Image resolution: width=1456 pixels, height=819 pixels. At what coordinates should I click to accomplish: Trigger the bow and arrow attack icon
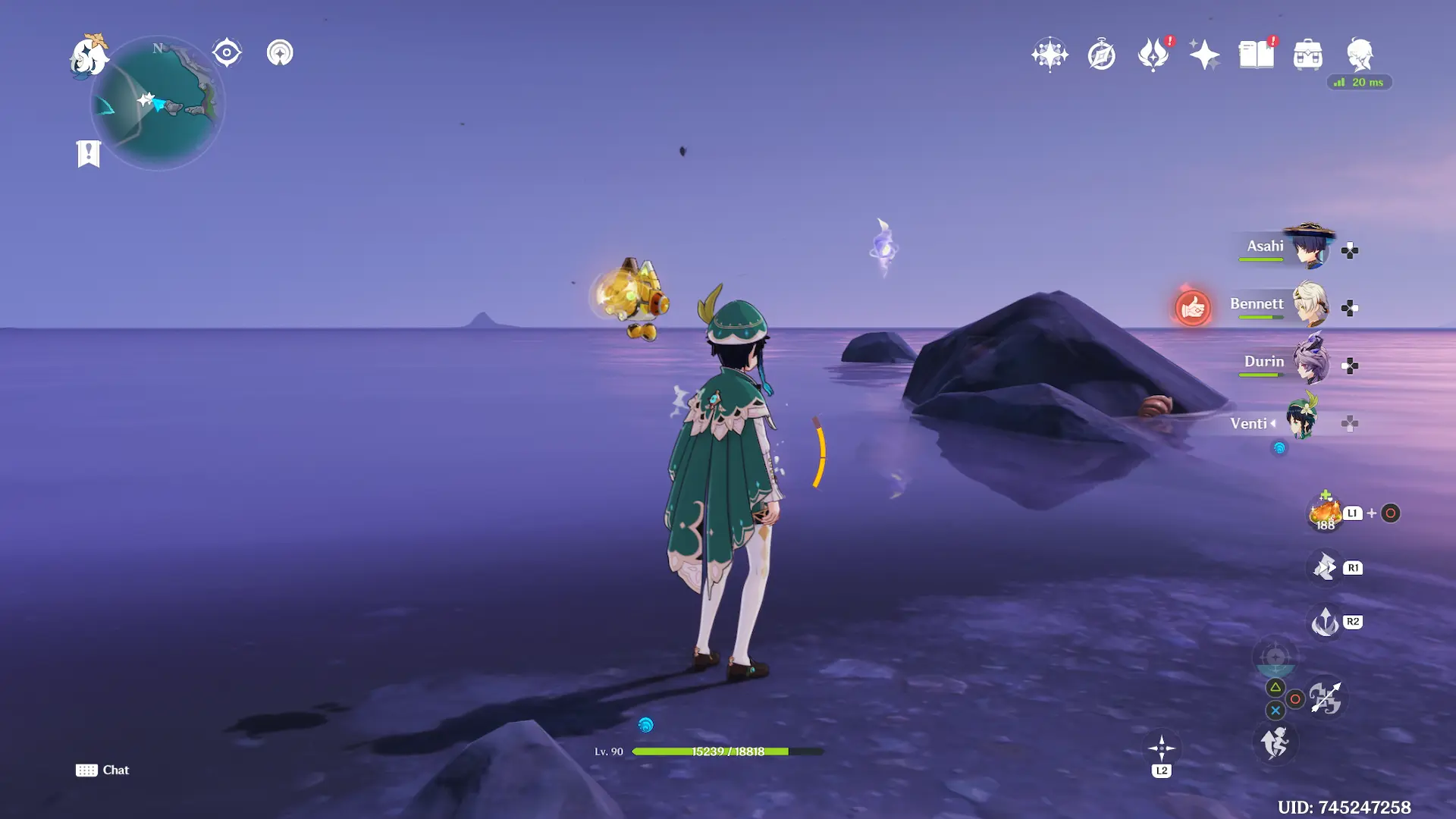pos(1326,698)
